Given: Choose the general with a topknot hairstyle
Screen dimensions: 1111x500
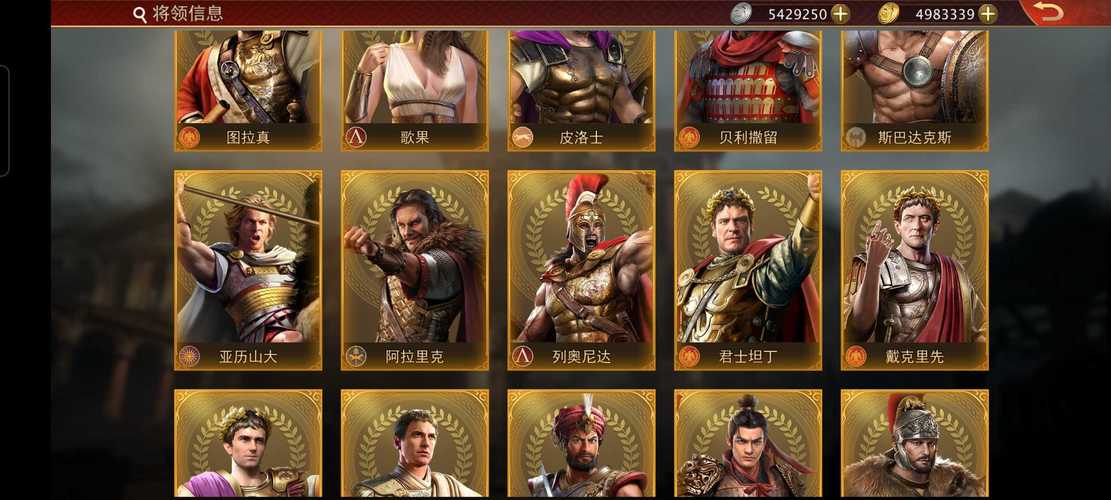Looking at the screenshot, I should pyautogui.click(x=748, y=445).
